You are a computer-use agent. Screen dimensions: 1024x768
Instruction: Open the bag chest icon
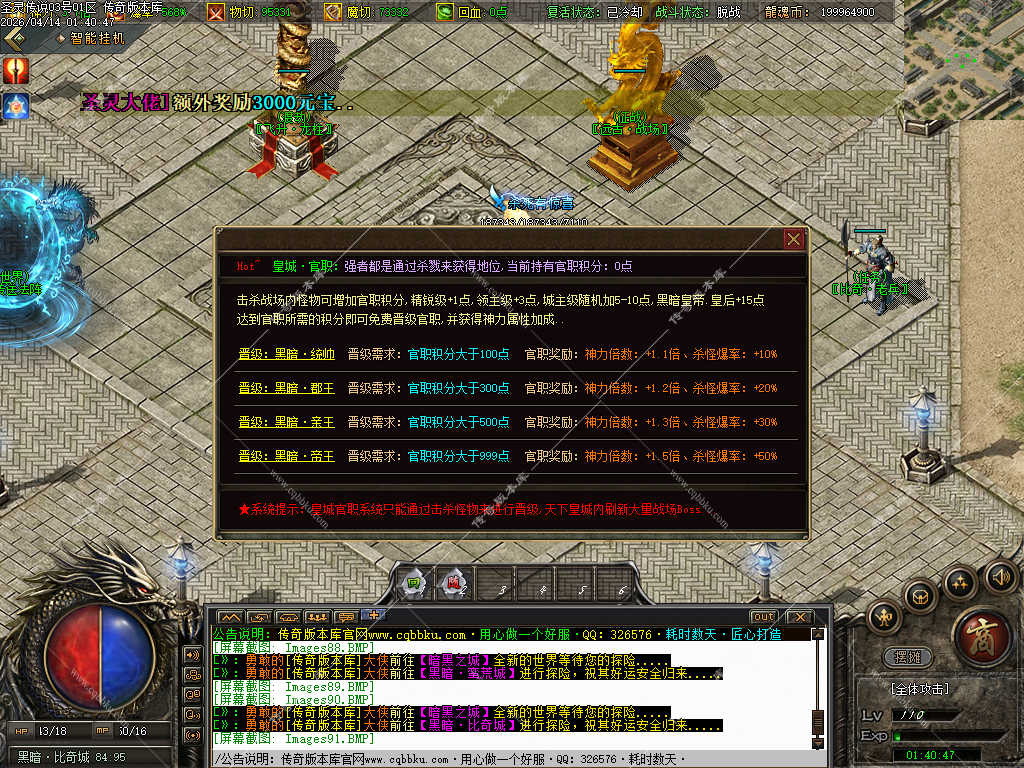click(920, 596)
